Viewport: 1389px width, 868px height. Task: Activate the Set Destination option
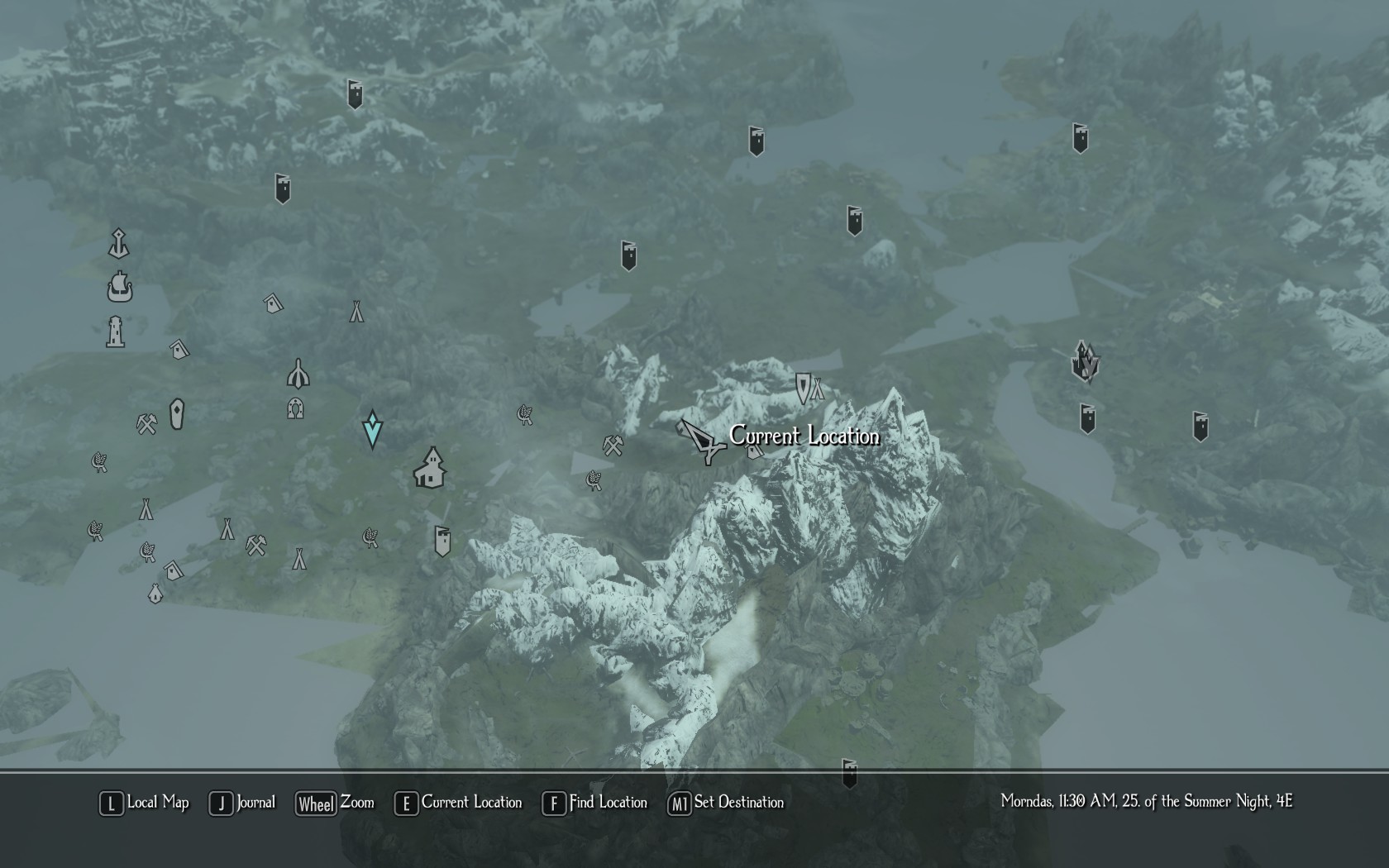click(x=727, y=803)
